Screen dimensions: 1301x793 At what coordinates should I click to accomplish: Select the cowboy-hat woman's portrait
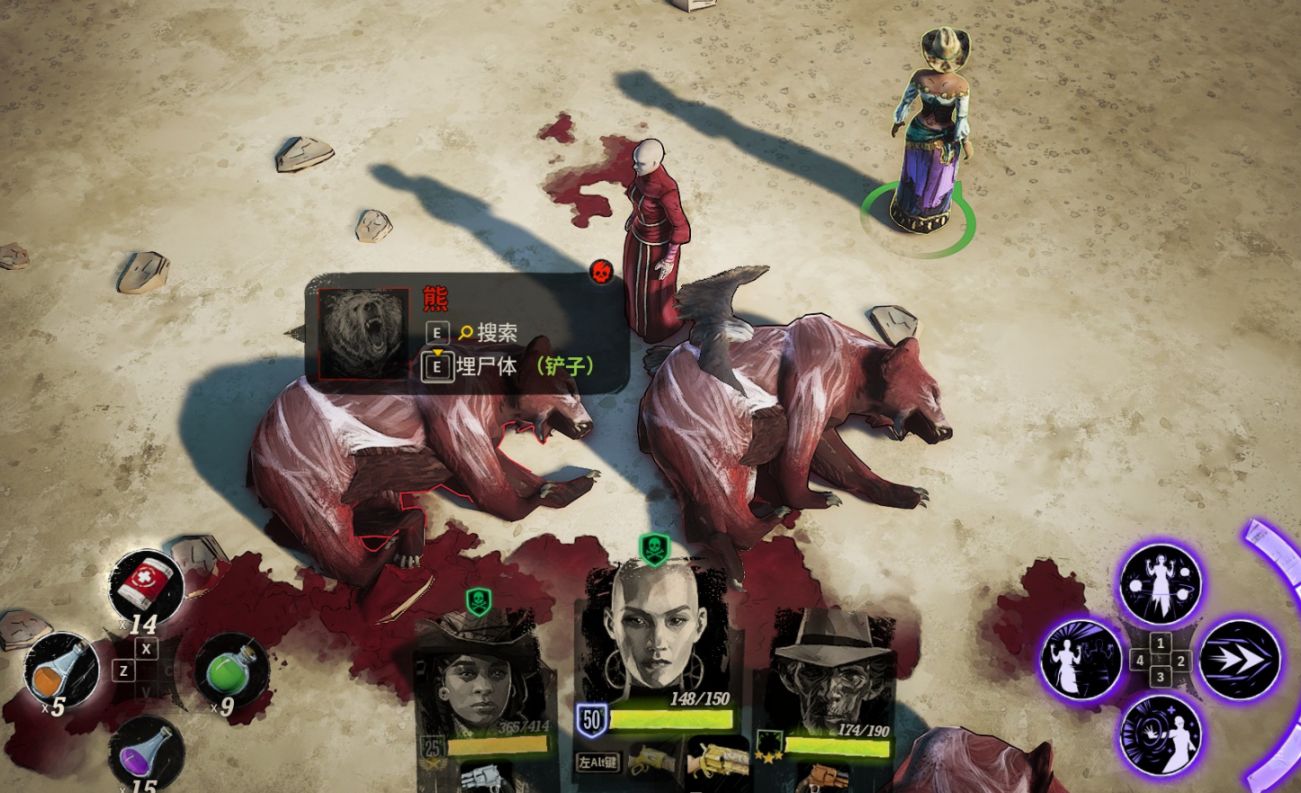[x=482, y=680]
